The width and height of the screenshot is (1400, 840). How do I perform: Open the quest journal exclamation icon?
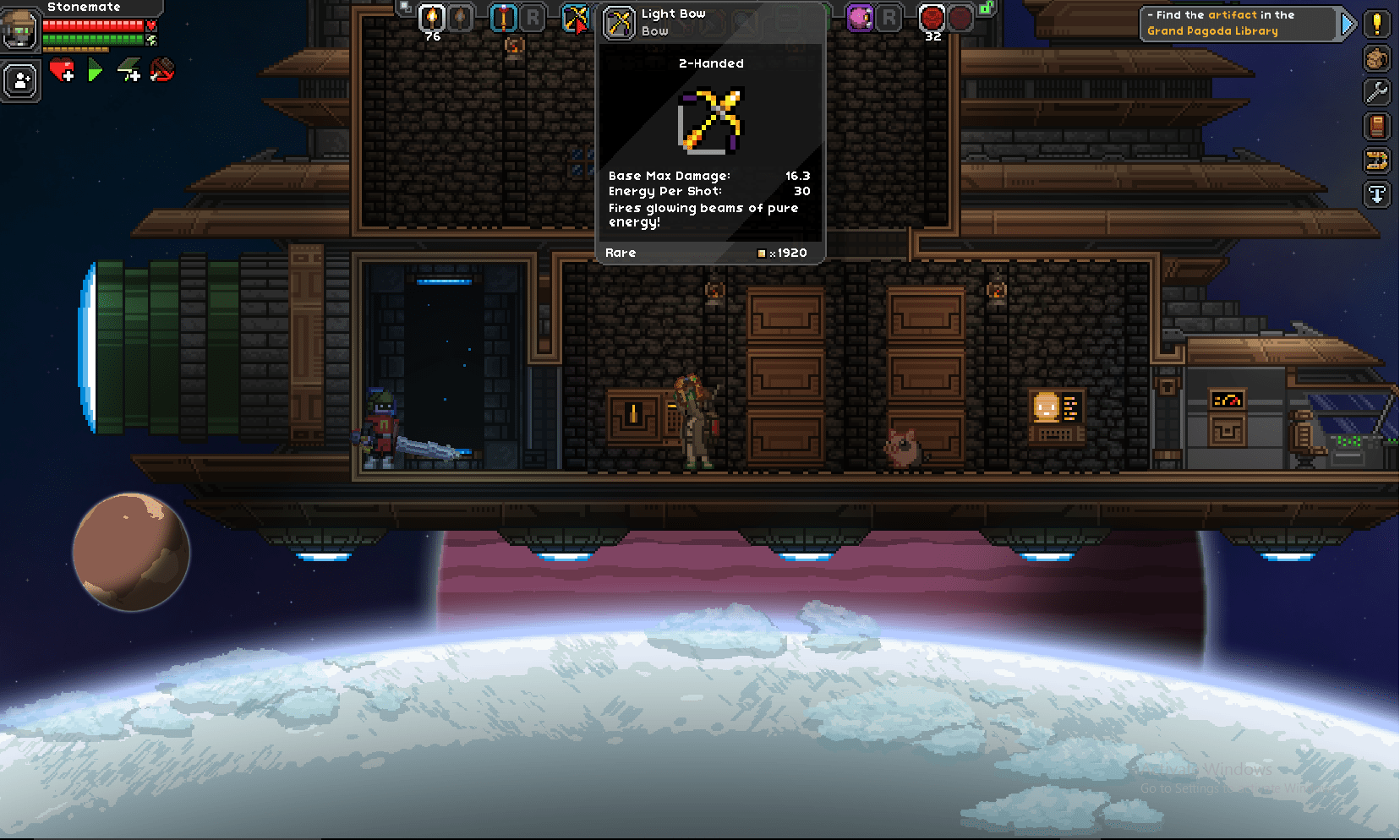pos(1377,25)
